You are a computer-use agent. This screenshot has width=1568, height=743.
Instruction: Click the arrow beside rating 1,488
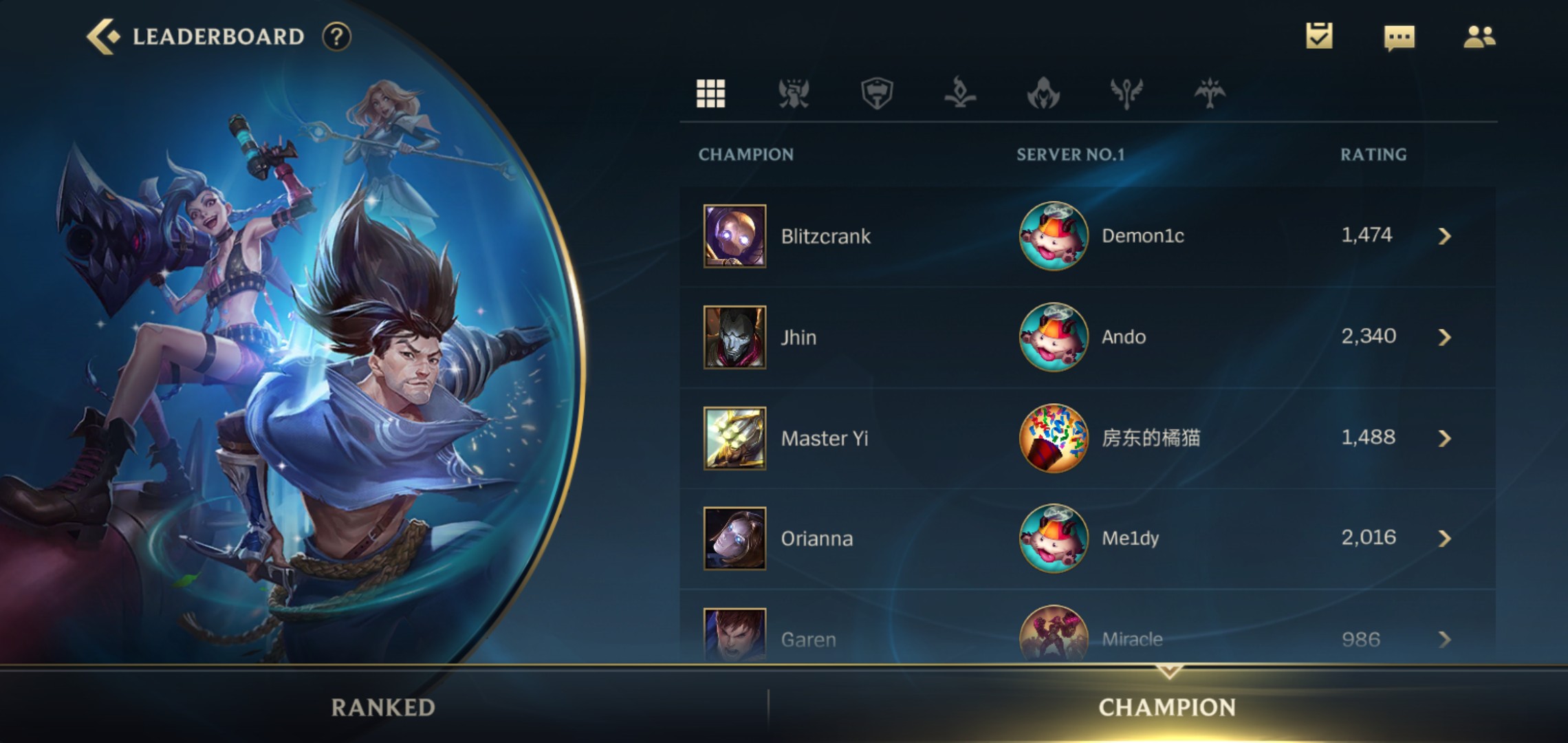tap(1444, 438)
